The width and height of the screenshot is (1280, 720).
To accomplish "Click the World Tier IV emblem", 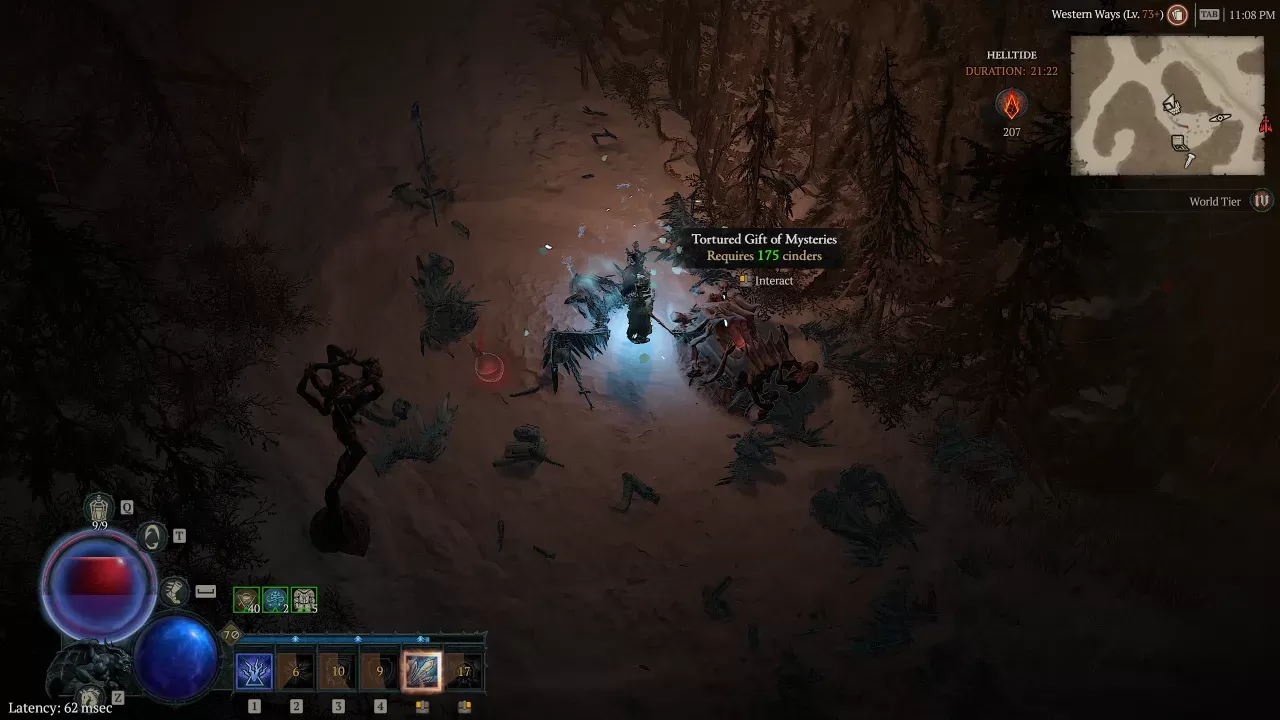I will [x=1261, y=201].
